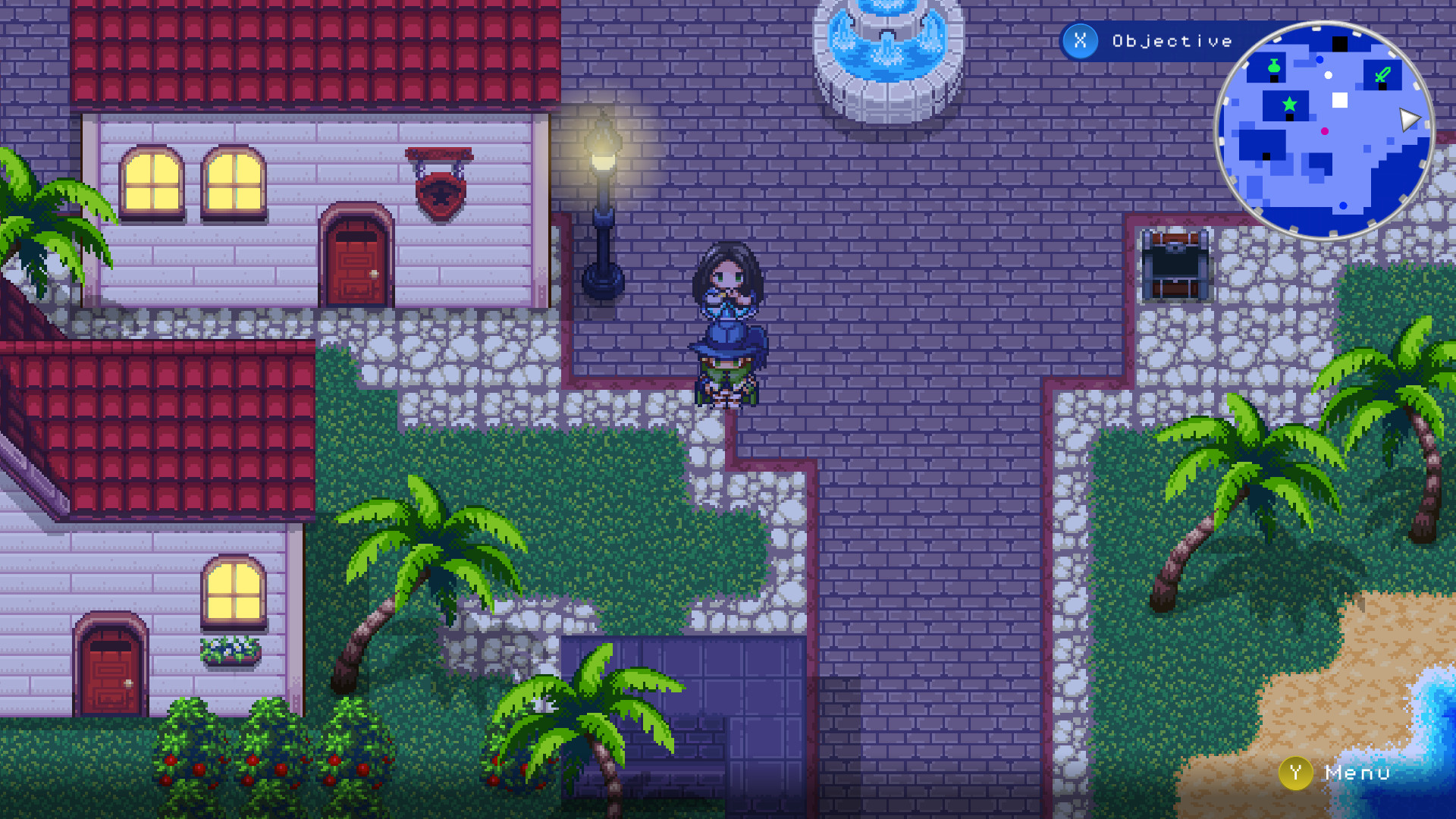Open the game Menu
The width and height of the screenshot is (1456, 819).
coord(1355,773)
